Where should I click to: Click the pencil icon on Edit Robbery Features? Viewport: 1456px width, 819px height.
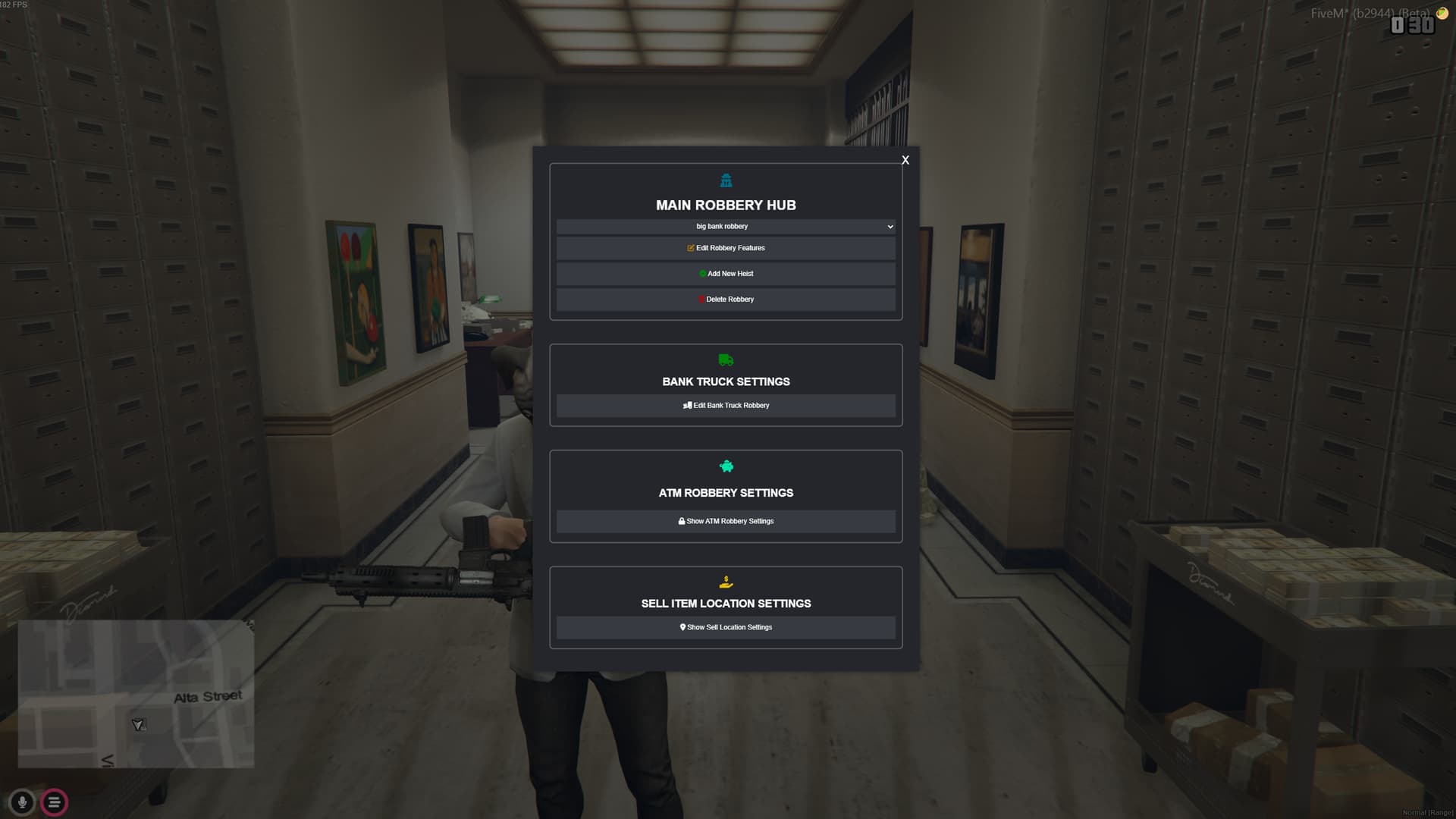tap(690, 248)
